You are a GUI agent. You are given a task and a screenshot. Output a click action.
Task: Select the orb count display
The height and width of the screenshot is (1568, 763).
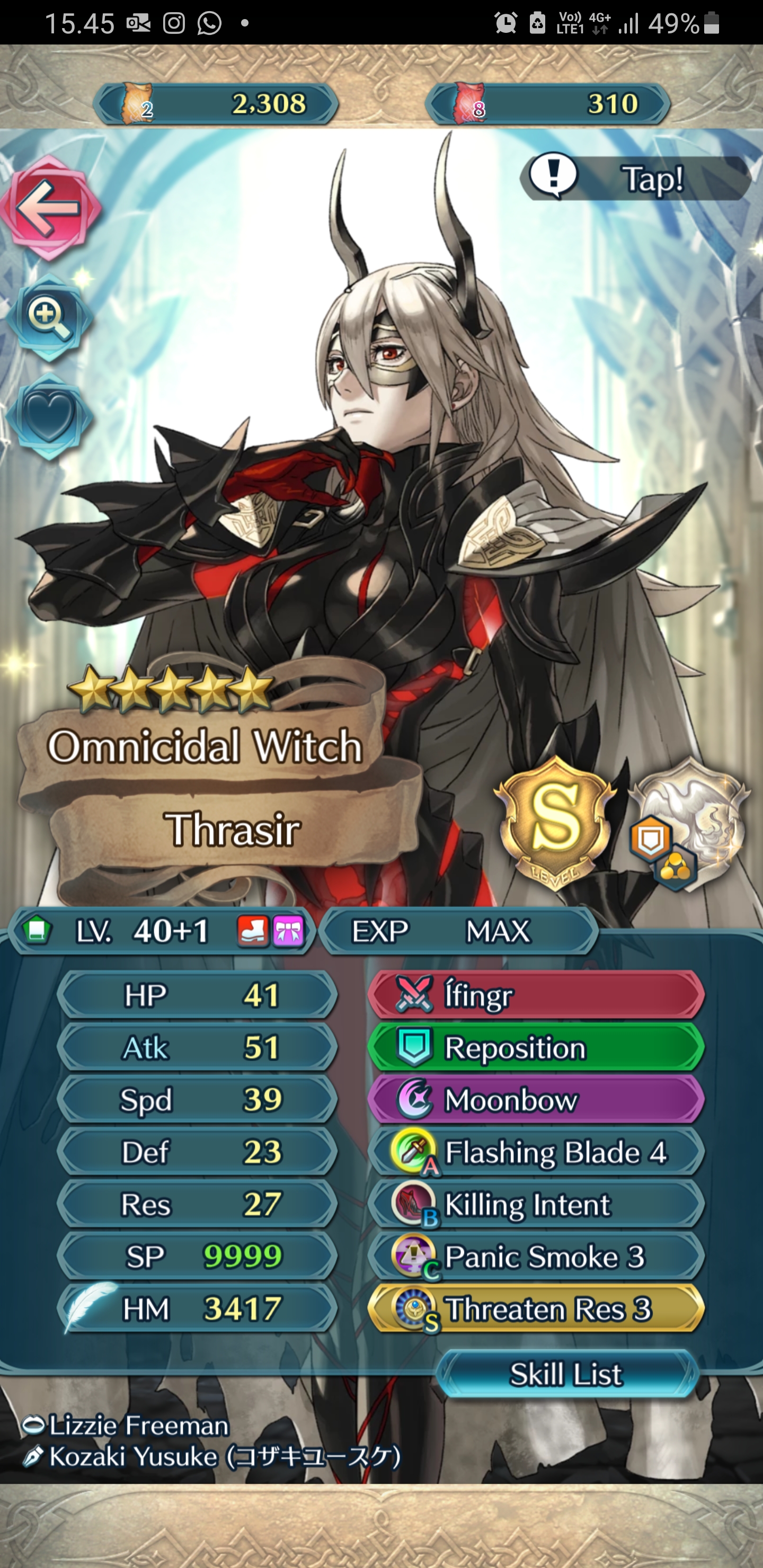pos(216,103)
